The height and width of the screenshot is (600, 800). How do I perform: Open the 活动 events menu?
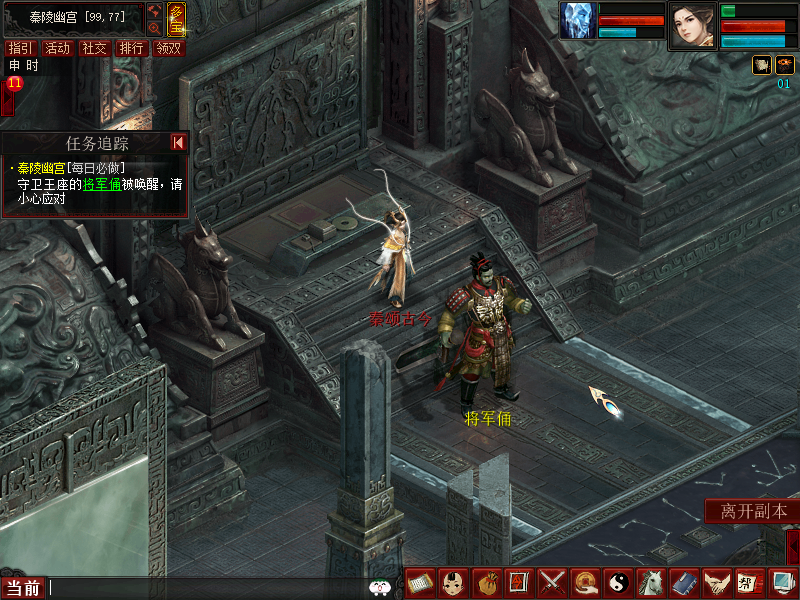[58, 48]
